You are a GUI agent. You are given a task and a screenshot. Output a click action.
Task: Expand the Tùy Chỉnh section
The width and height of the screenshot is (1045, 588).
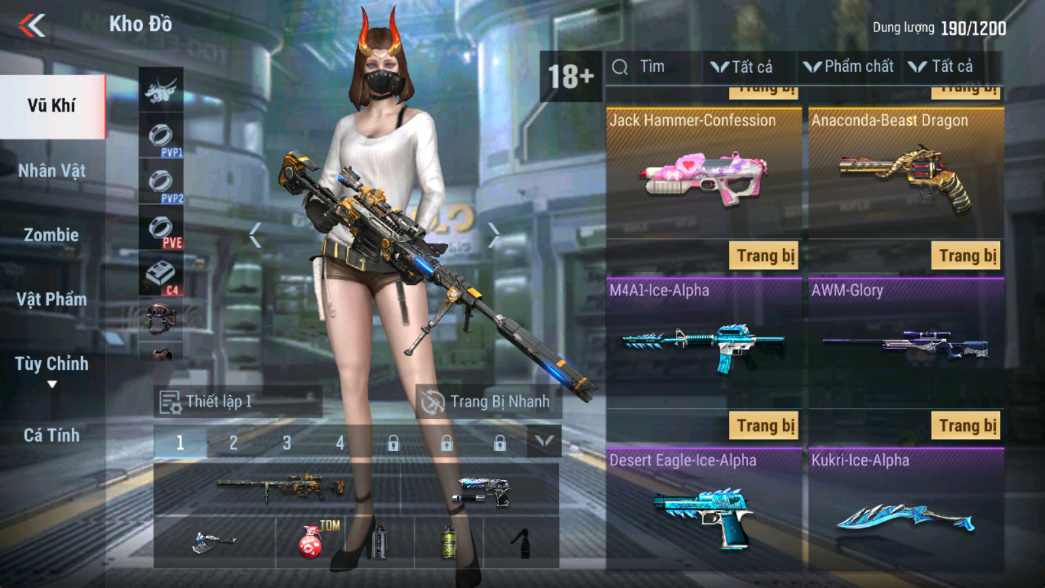(52, 366)
